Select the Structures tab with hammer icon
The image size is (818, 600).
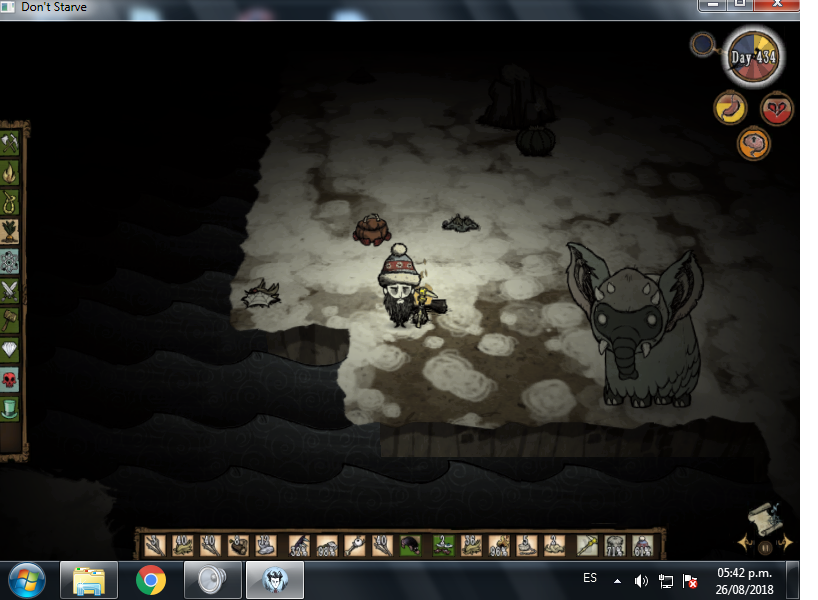(x=11, y=320)
